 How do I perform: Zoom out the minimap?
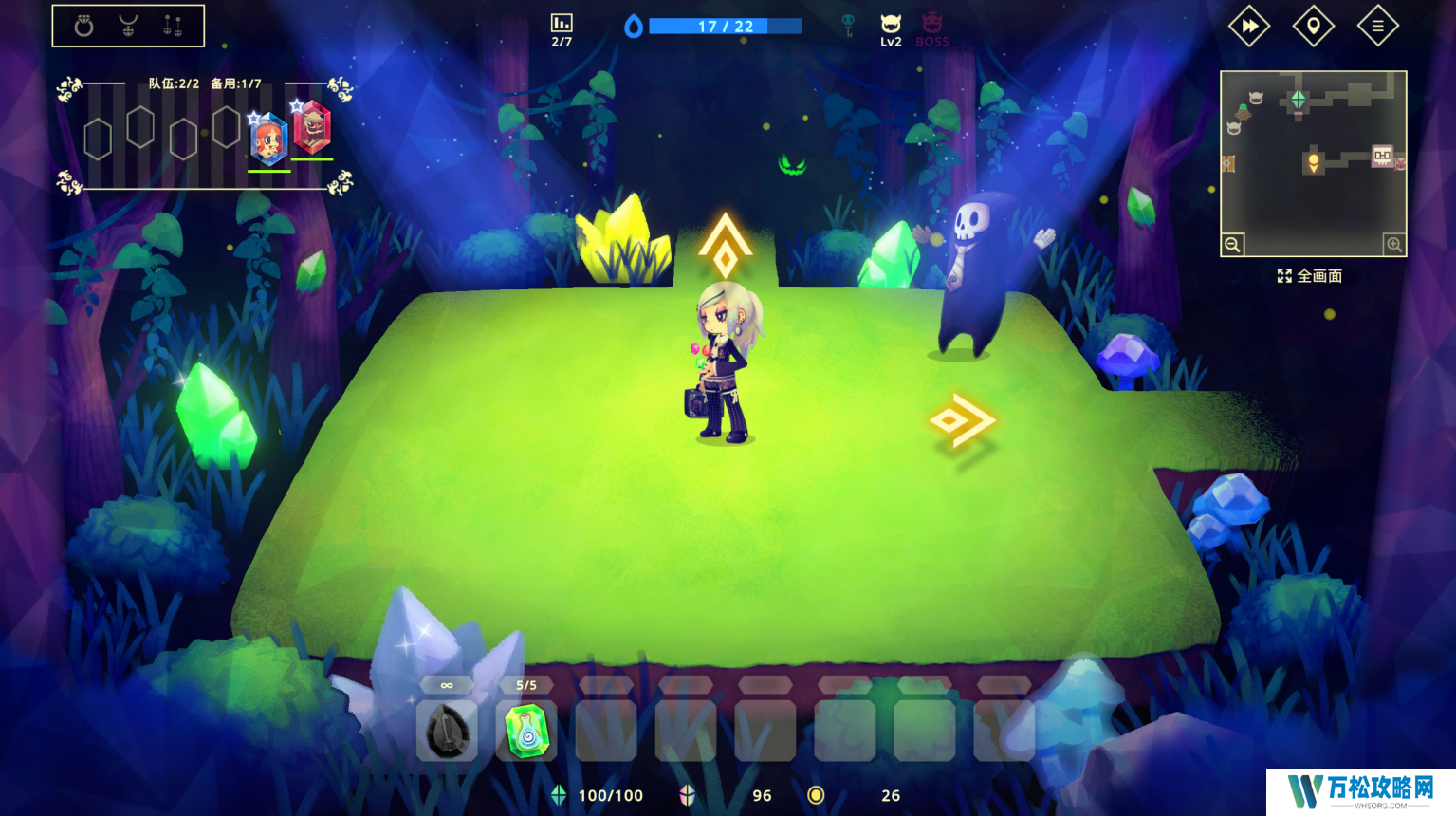click(x=1232, y=245)
